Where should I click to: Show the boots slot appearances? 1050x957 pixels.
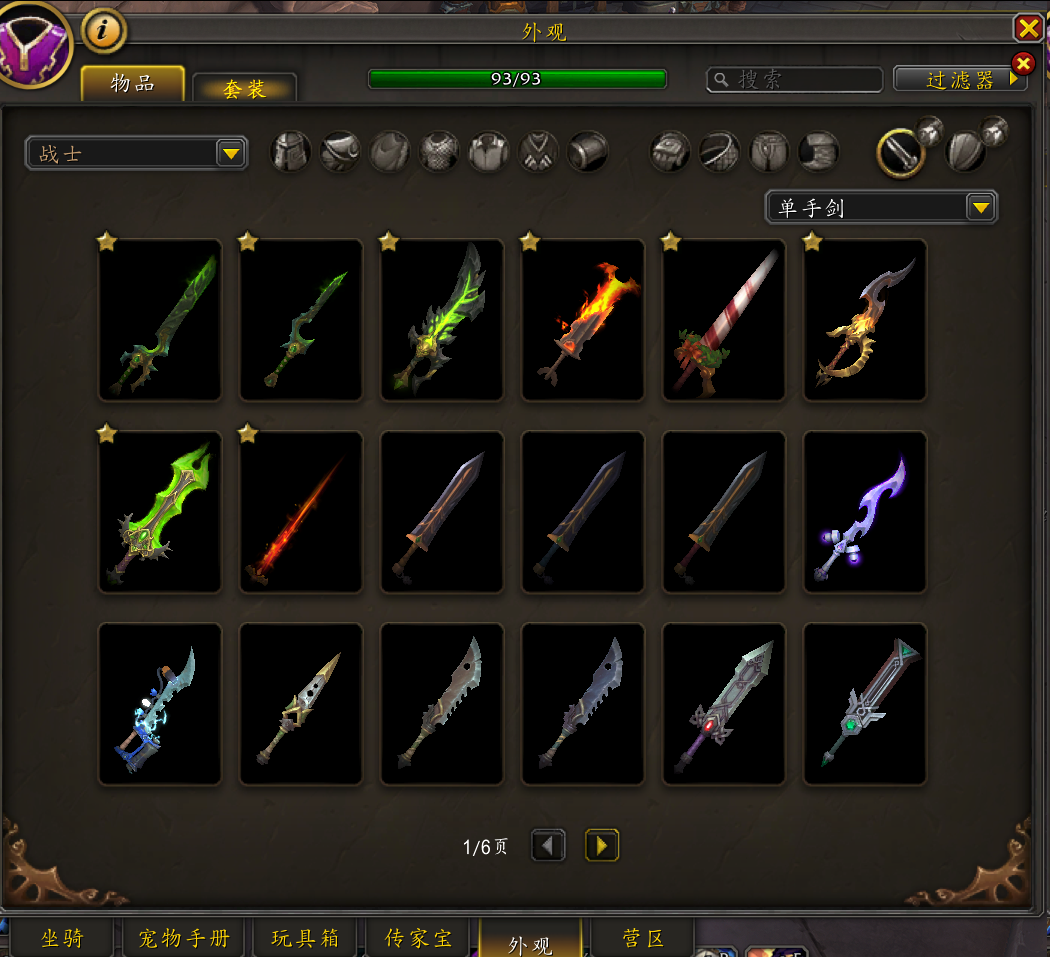[x=819, y=152]
